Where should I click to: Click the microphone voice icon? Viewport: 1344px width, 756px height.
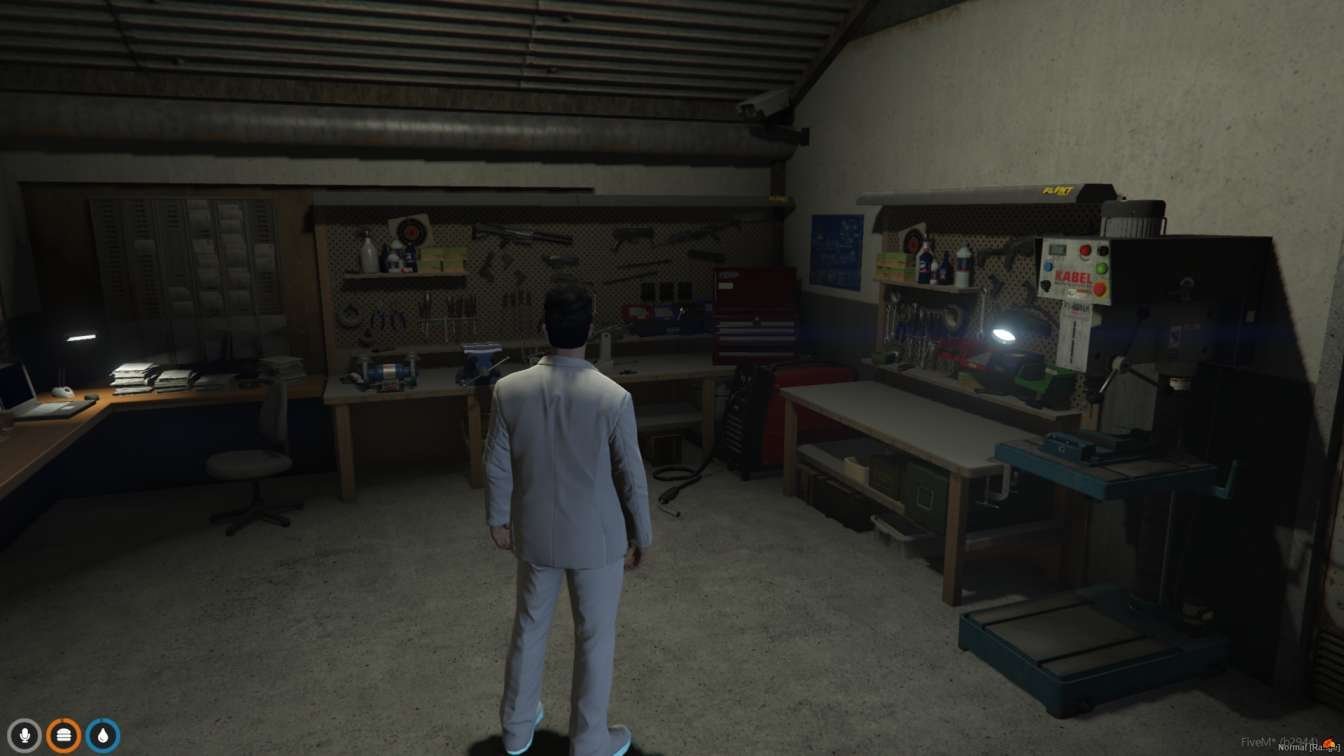[24, 736]
